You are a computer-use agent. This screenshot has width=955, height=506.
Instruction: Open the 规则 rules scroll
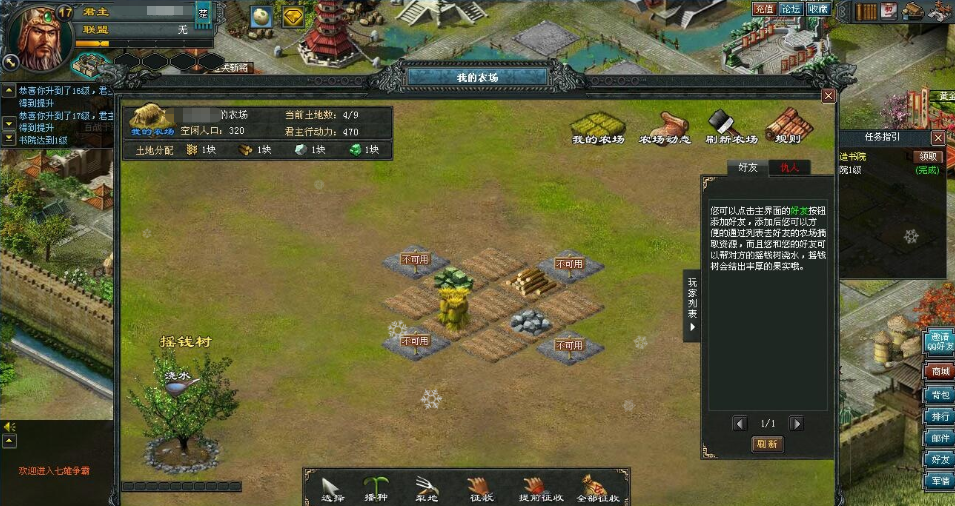(x=783, y=125)
